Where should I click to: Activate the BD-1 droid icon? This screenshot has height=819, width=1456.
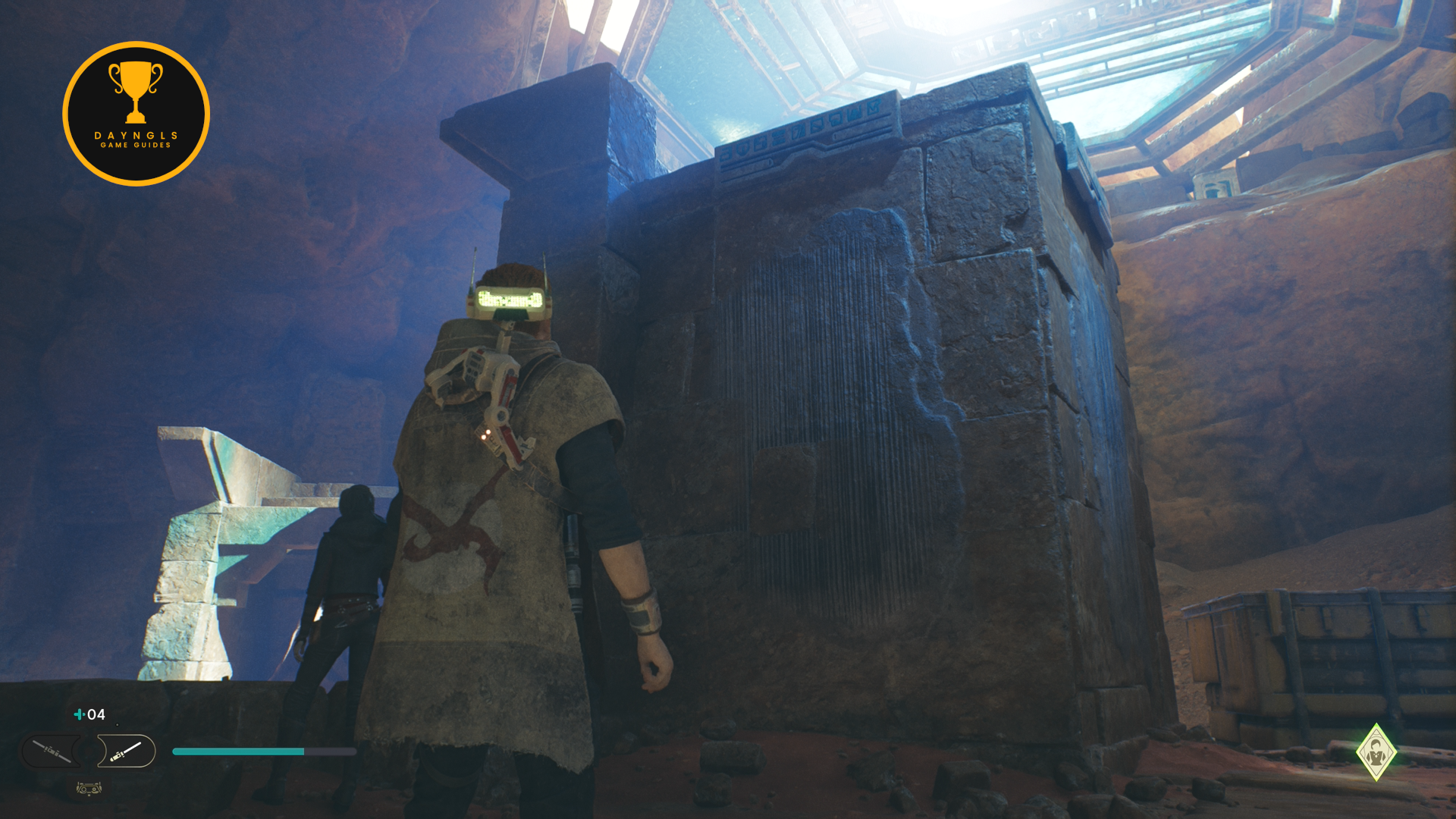point(89,789)
